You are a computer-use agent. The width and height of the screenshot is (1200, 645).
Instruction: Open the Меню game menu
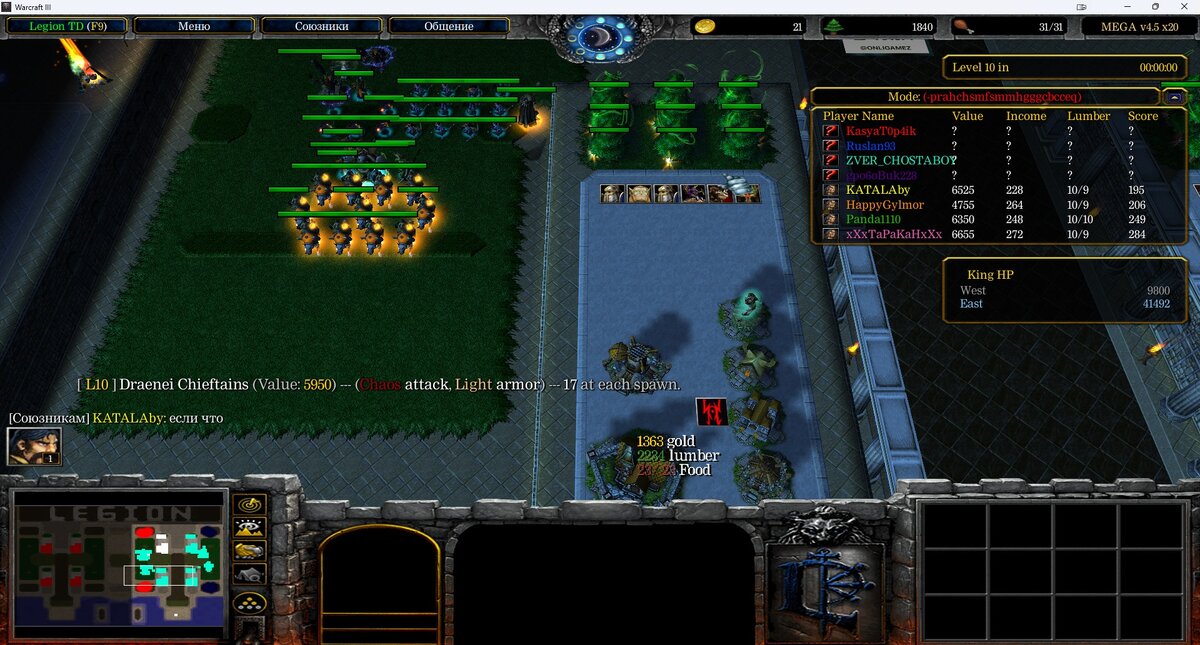click(x=193, y=26)
